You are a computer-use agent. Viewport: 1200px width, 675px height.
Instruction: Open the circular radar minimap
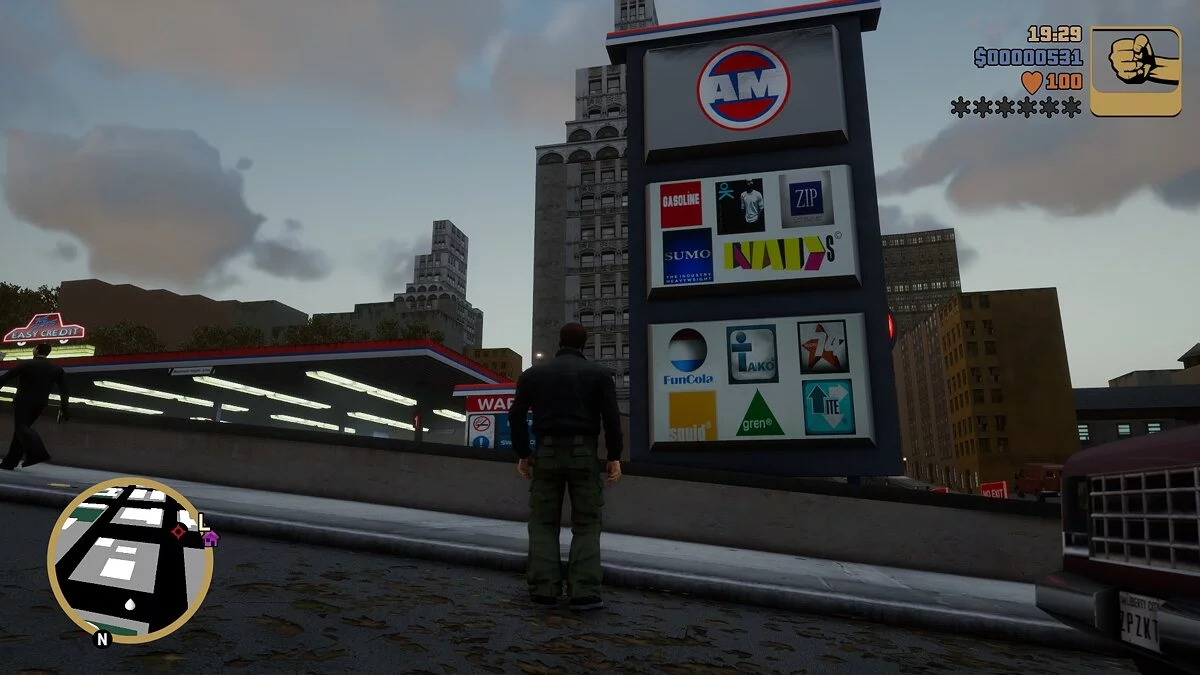pos(130,560)
